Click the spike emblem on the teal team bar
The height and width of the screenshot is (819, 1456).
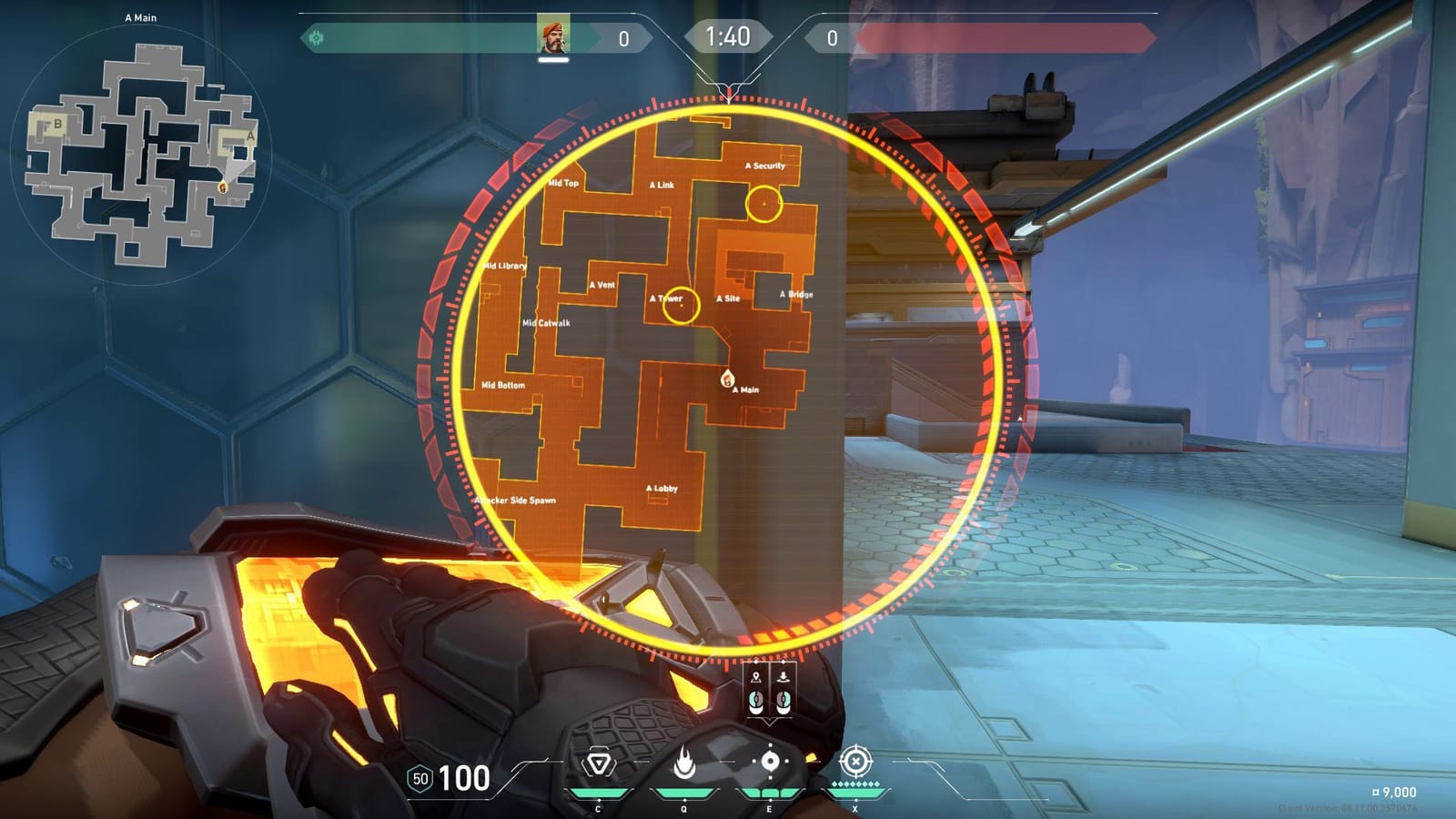point(318,37)
